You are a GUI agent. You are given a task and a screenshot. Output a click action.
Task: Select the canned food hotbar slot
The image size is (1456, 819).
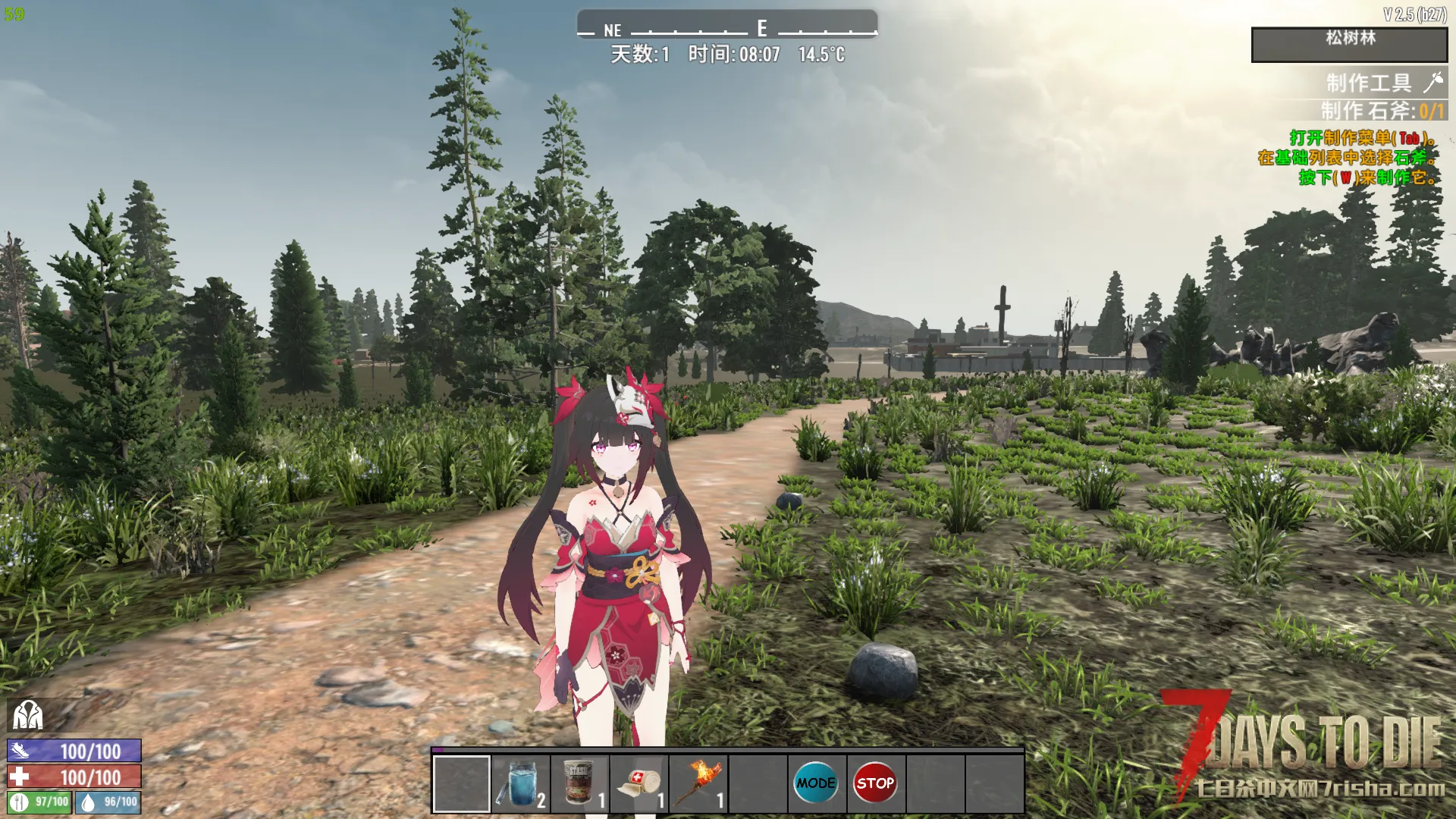click(580, 784)
